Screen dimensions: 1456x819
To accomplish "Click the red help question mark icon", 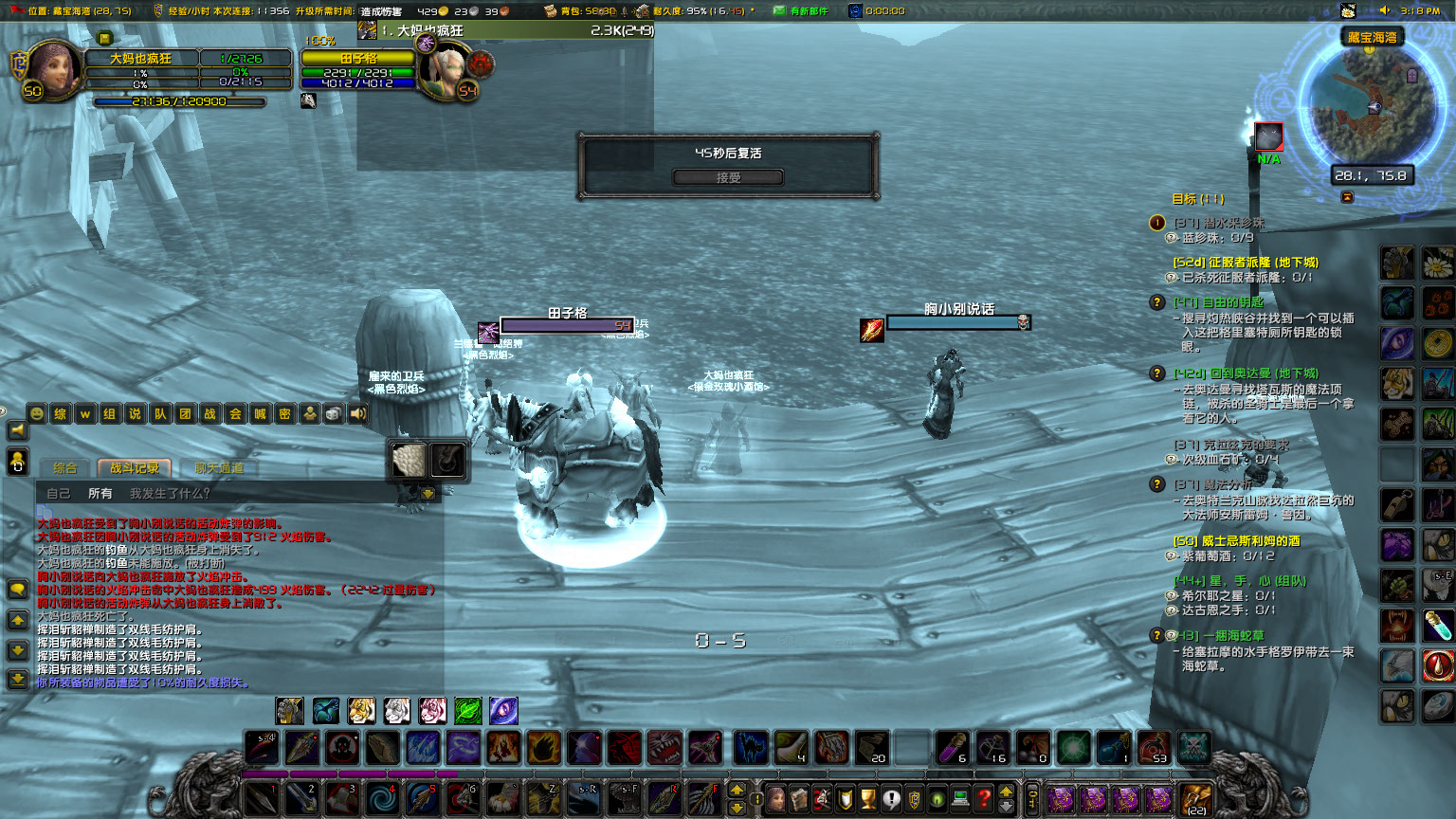I will click(985, 799).
